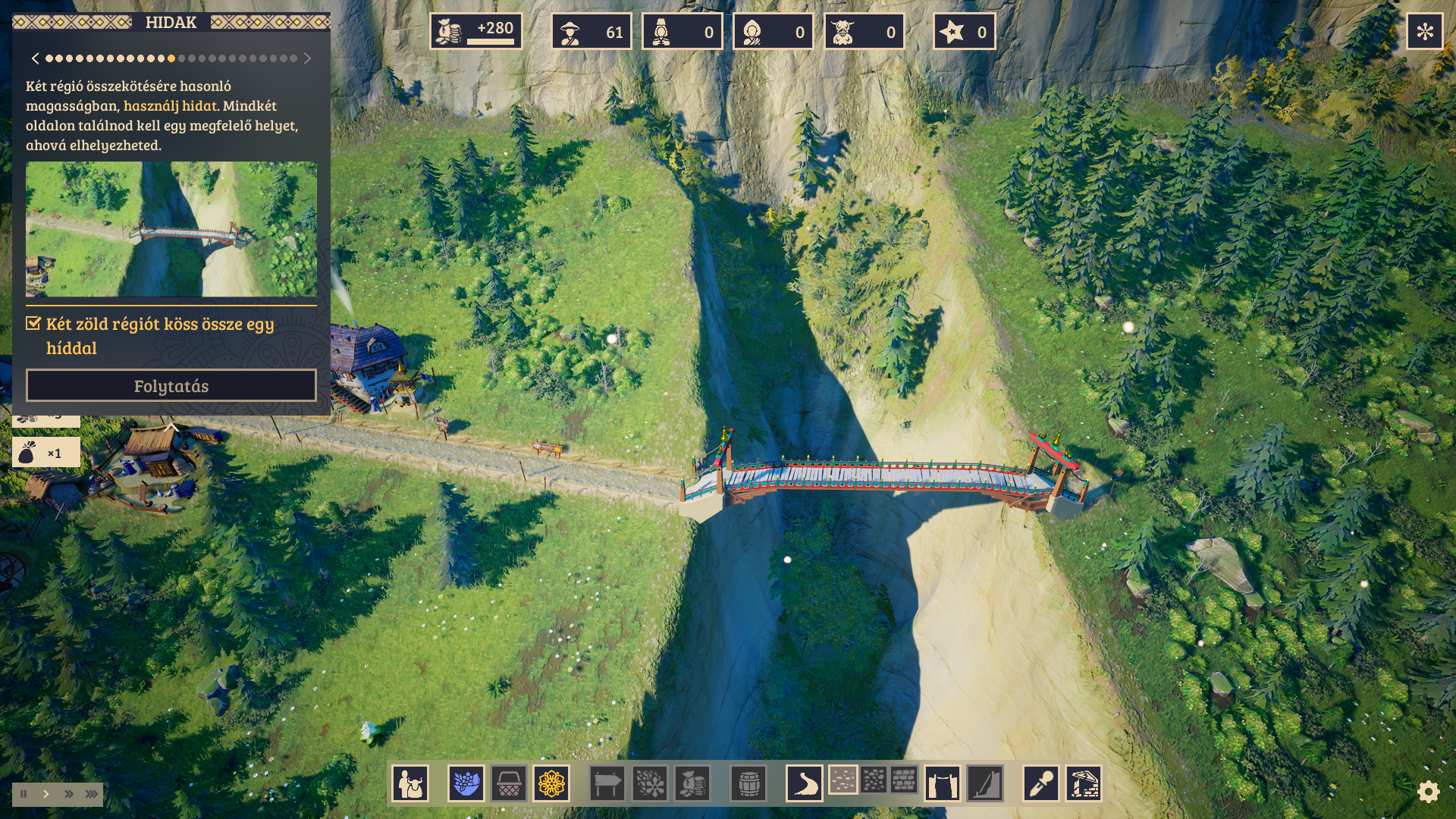Viewport: 1456px width, 819px height.
Task: Select the blue fruit bowl build category
Action: click(466, 783)
